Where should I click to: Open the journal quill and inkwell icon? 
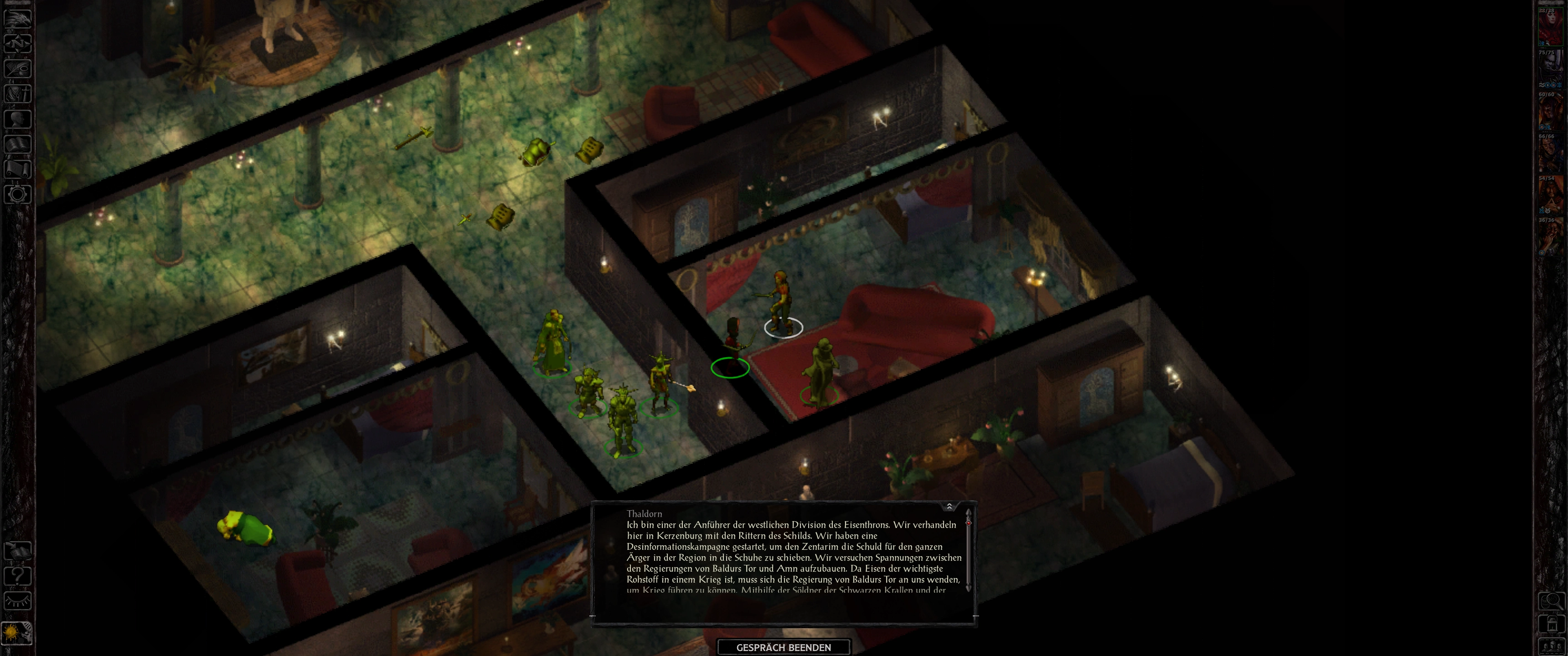(17, 68)
